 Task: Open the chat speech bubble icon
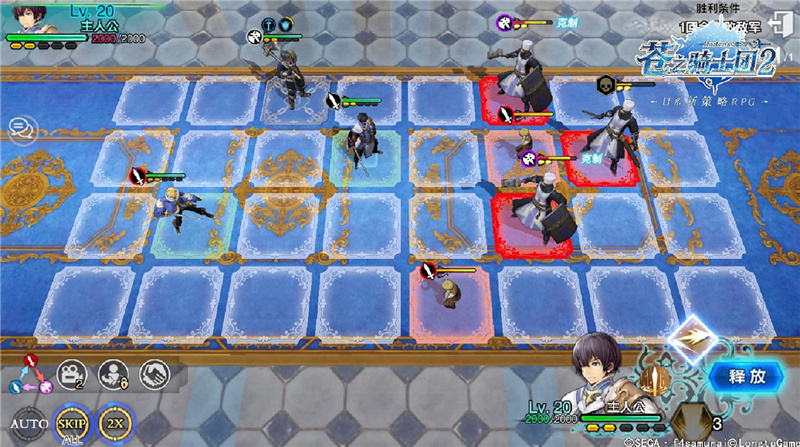pos(18,128)
